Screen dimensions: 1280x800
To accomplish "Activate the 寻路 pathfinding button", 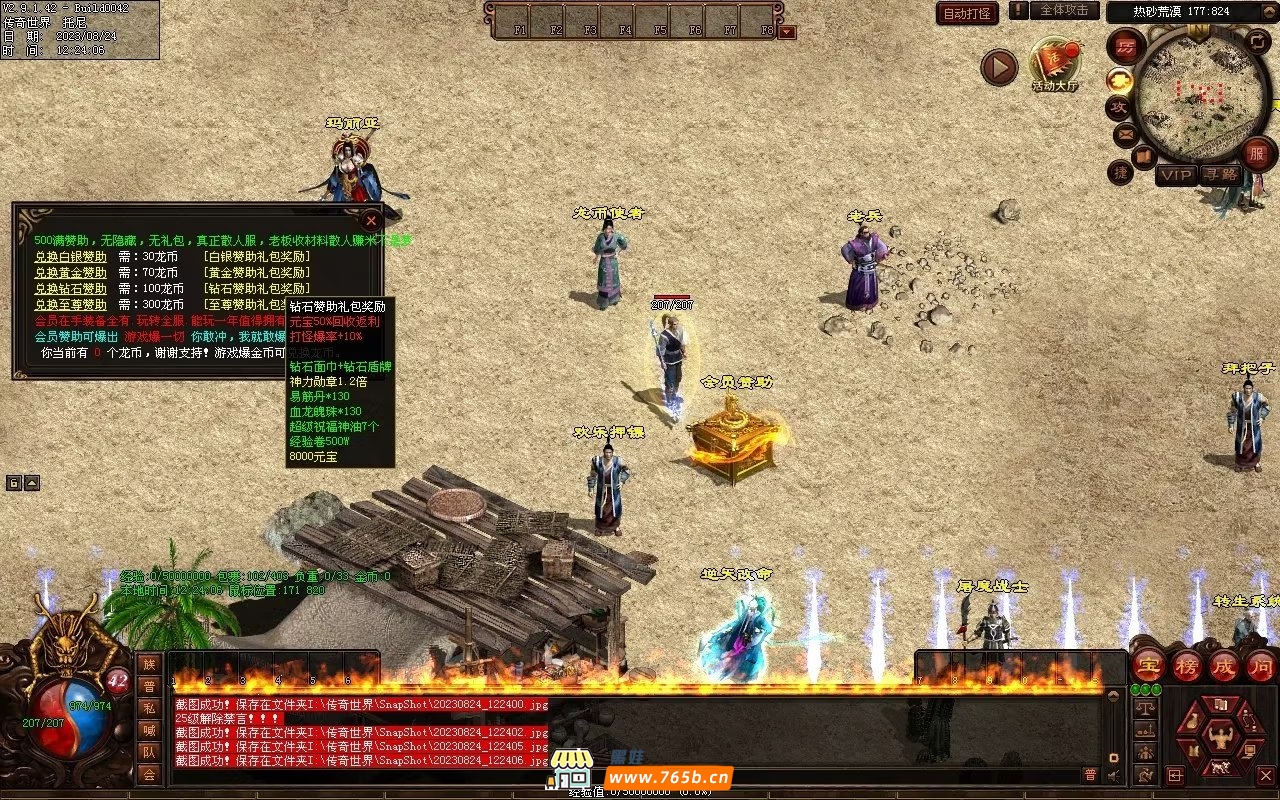I will pos(1219,175).
